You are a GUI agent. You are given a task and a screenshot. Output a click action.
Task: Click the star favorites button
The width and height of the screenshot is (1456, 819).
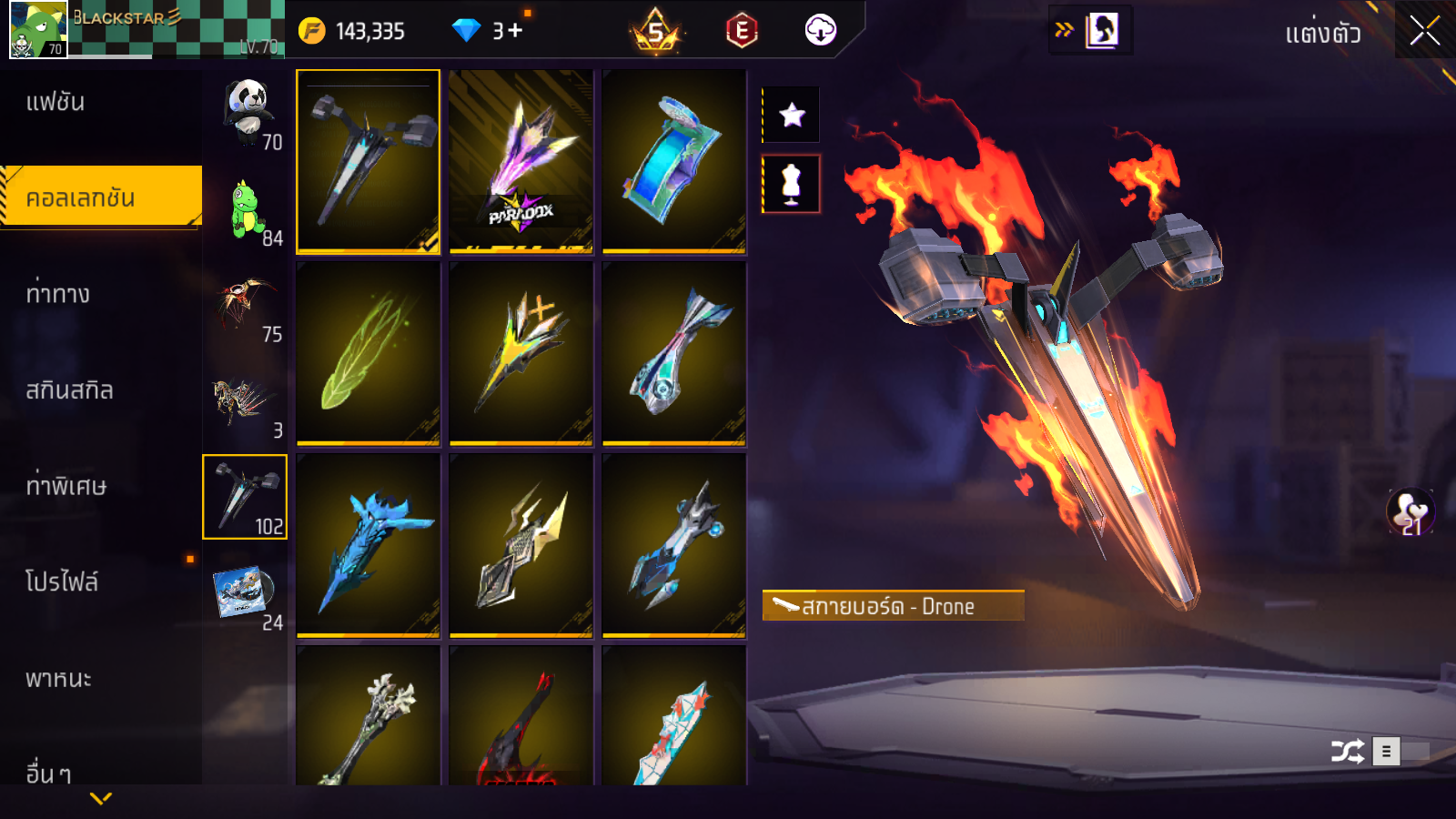792,115
